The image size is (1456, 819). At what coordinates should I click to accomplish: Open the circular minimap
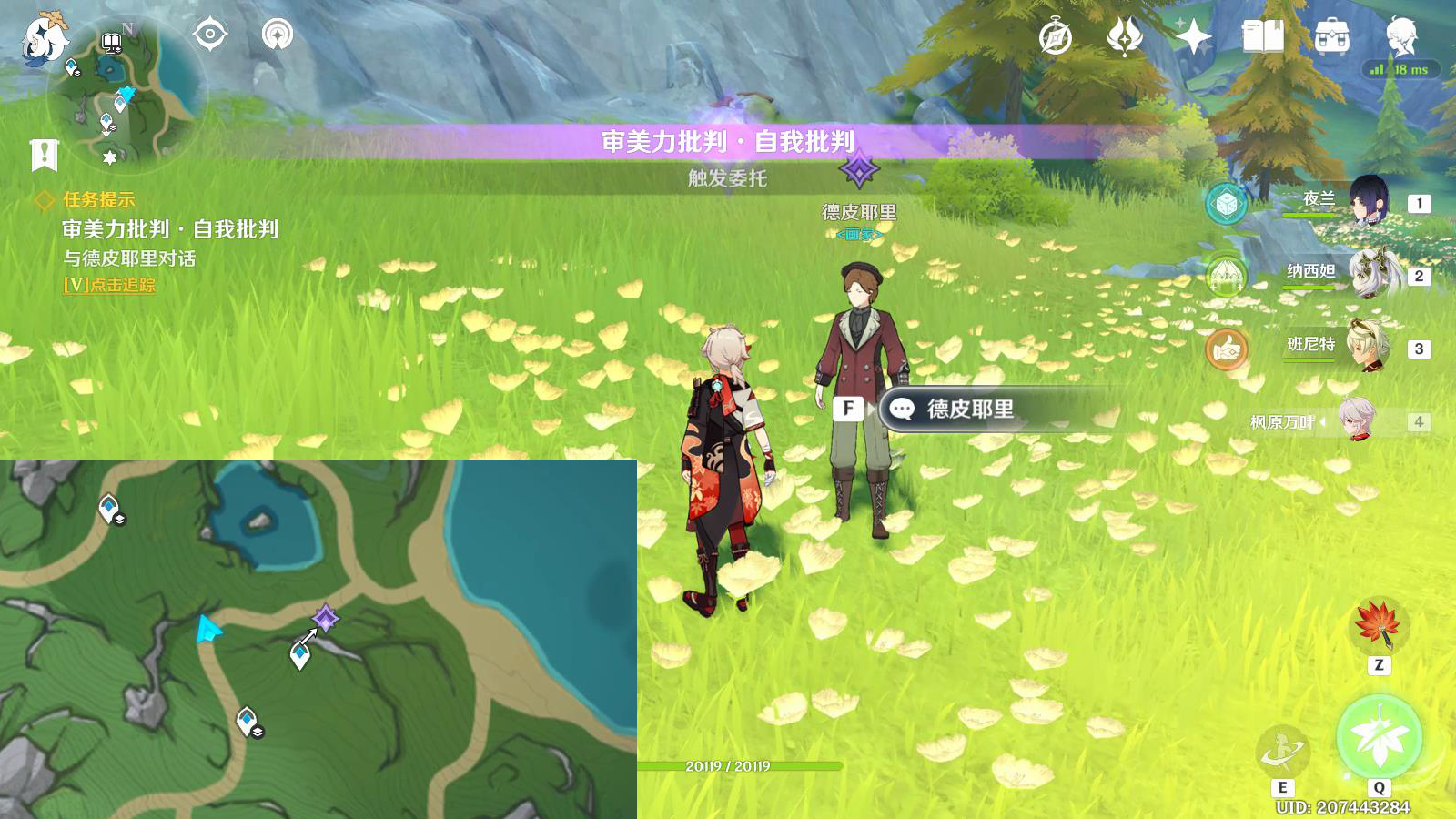(x=127, y=96)
